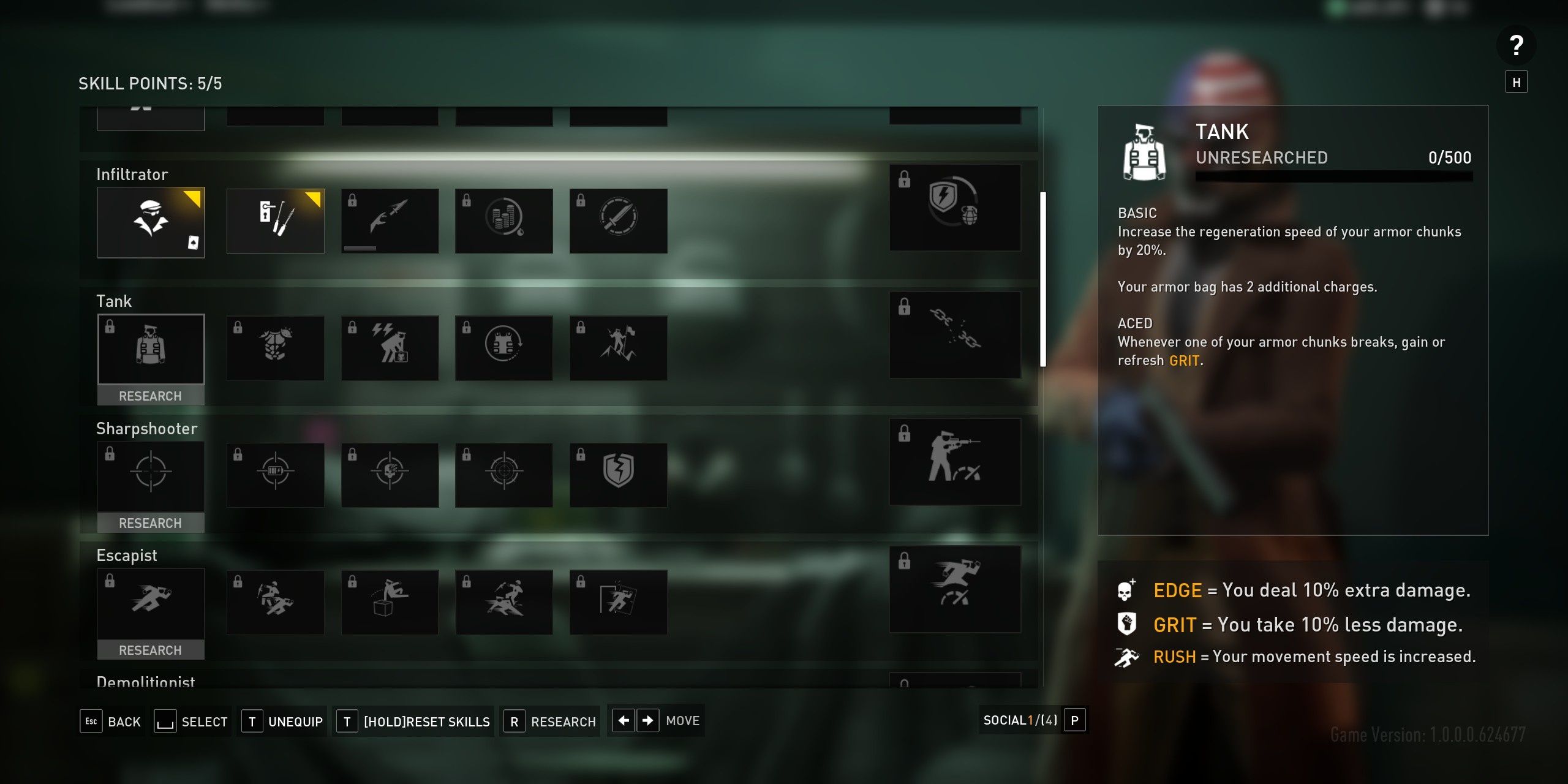This screenshot has width=1568, height=784.
Task: Click the coin stack skill in the Infiltrator row
Action: click(x=503, y=221)
